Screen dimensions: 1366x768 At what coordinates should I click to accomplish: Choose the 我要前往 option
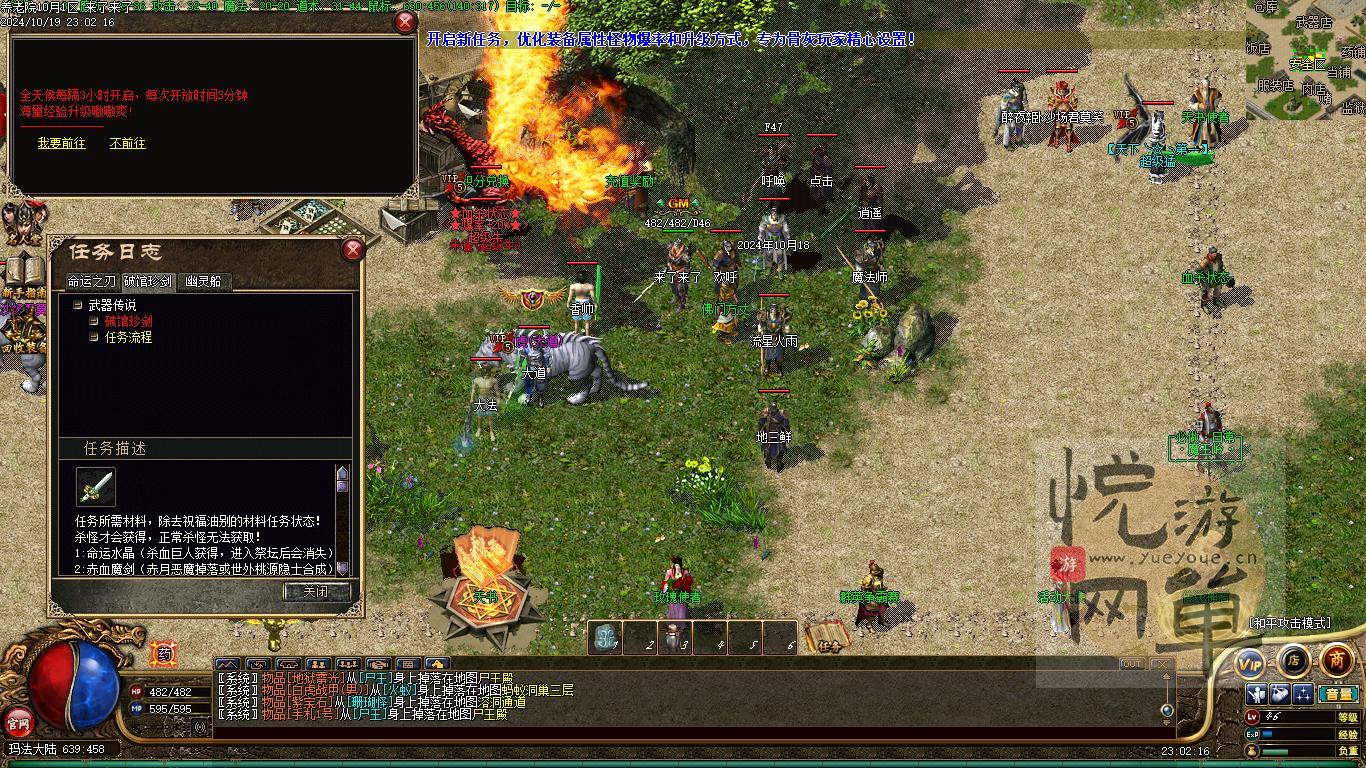coord(62,143)
